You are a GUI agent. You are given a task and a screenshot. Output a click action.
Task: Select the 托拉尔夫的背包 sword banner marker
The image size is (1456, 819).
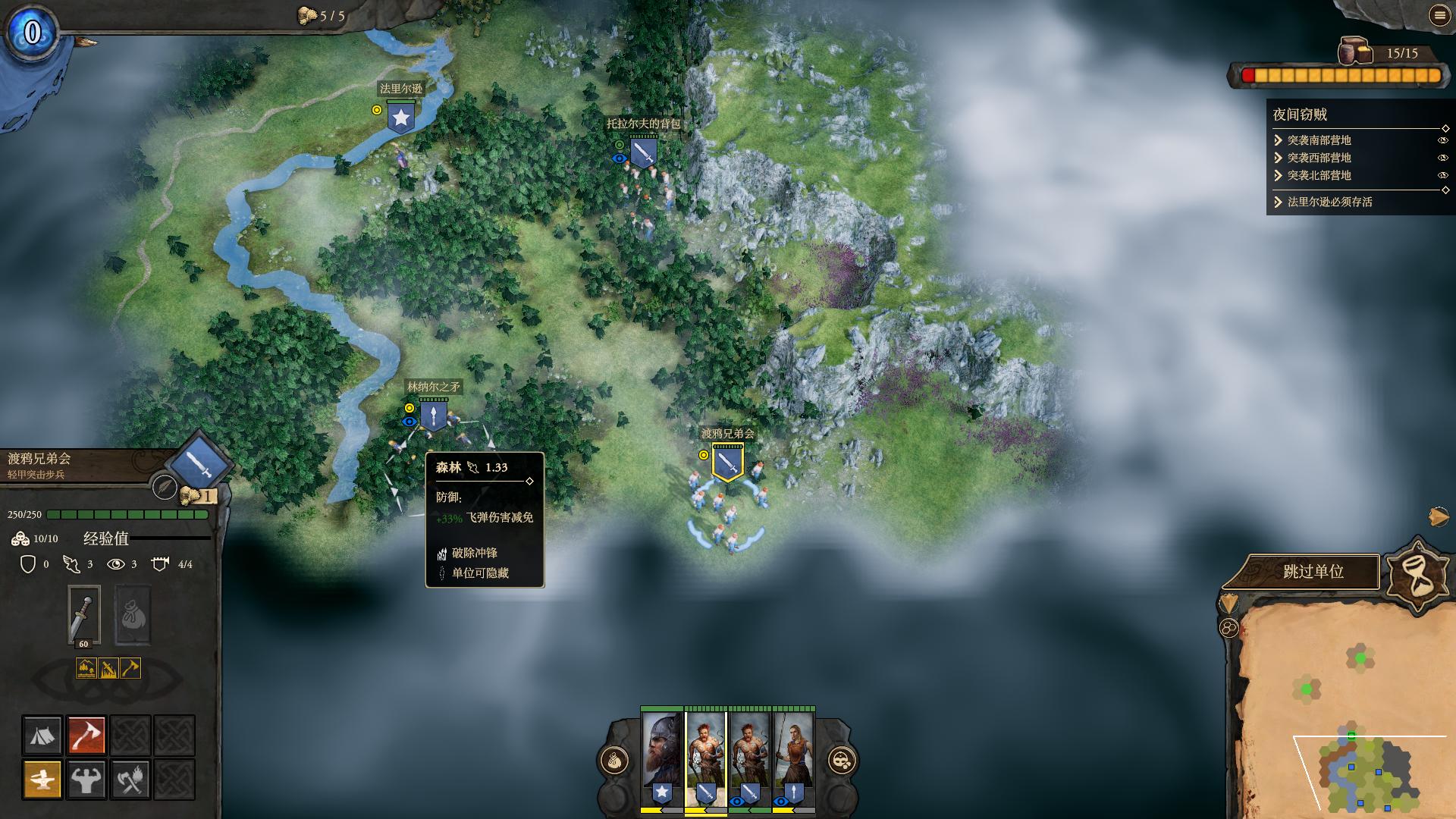pyautogui.click(x=643, y=152)
